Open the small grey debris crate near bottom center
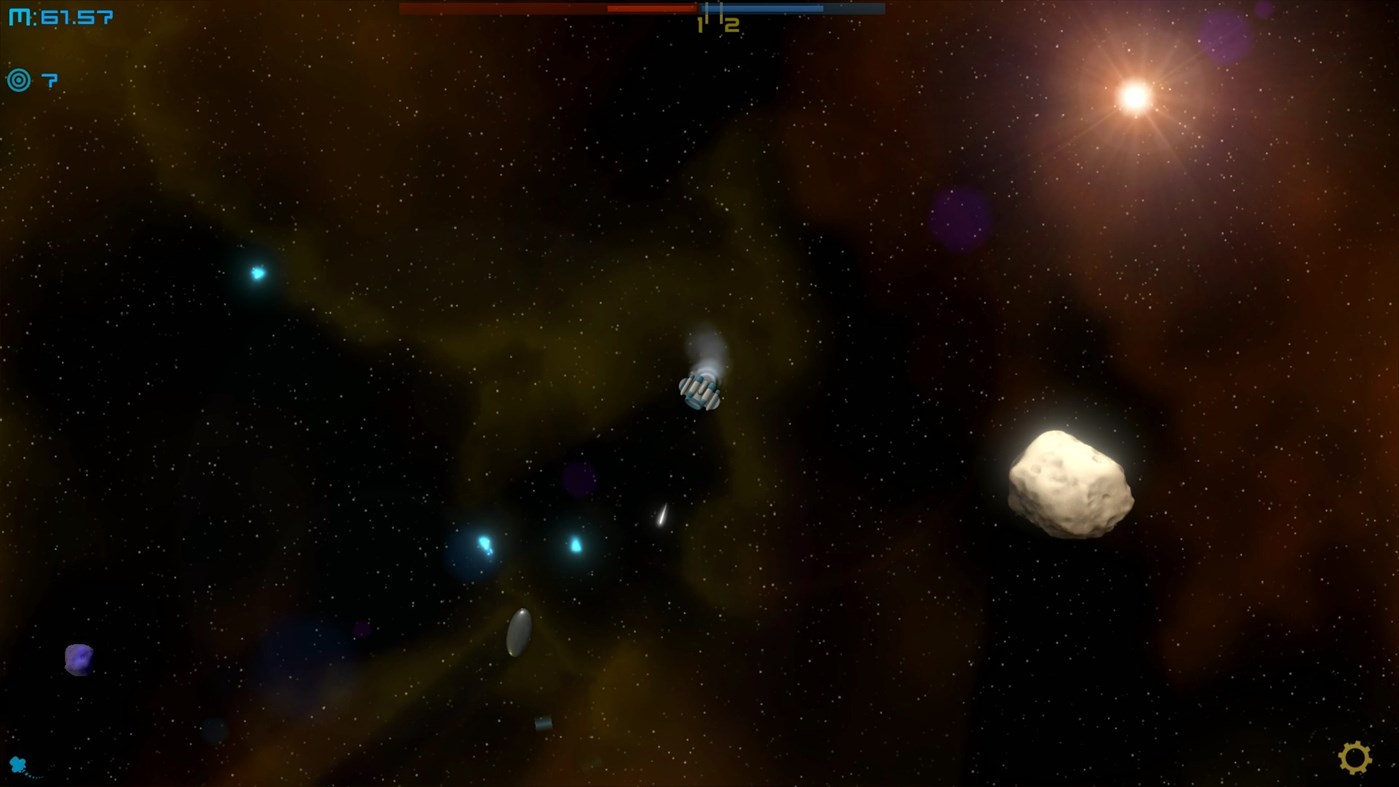This screenshot has width=1399, height=787. point(543,722)
